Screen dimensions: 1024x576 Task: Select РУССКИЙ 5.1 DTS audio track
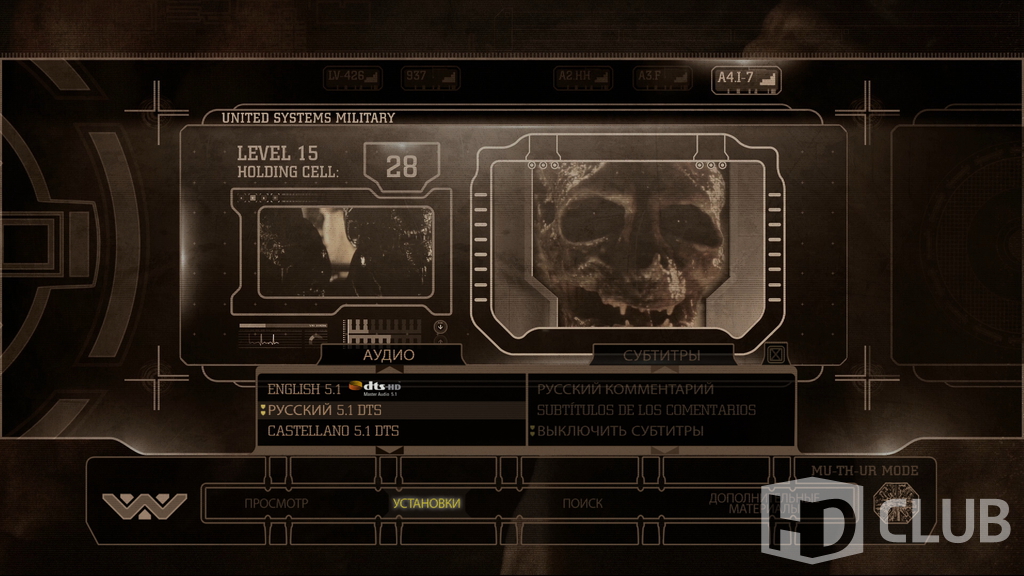coord(324,410)
